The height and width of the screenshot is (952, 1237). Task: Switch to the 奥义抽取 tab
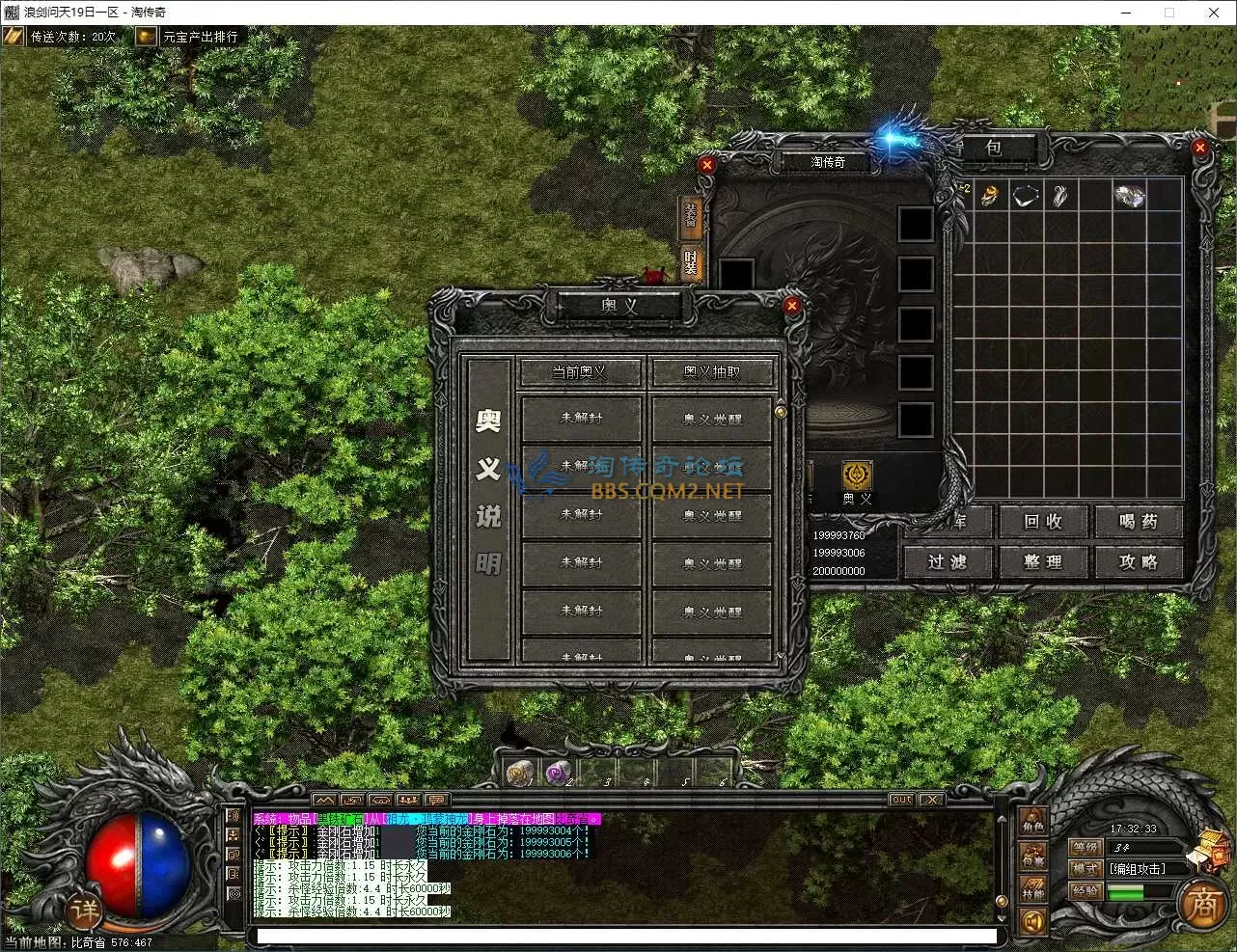click(x=712, y=372)
